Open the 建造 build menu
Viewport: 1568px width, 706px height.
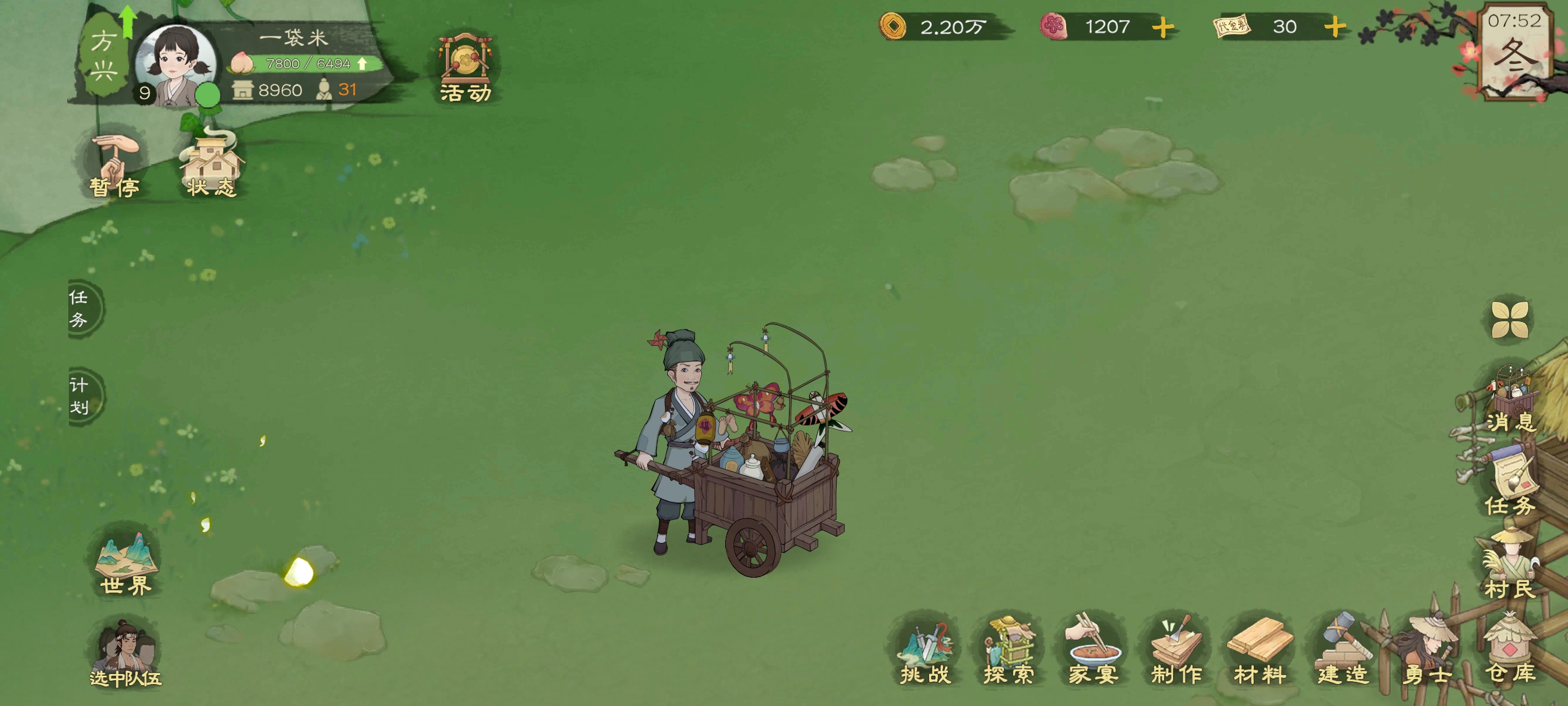[1343, 651]
